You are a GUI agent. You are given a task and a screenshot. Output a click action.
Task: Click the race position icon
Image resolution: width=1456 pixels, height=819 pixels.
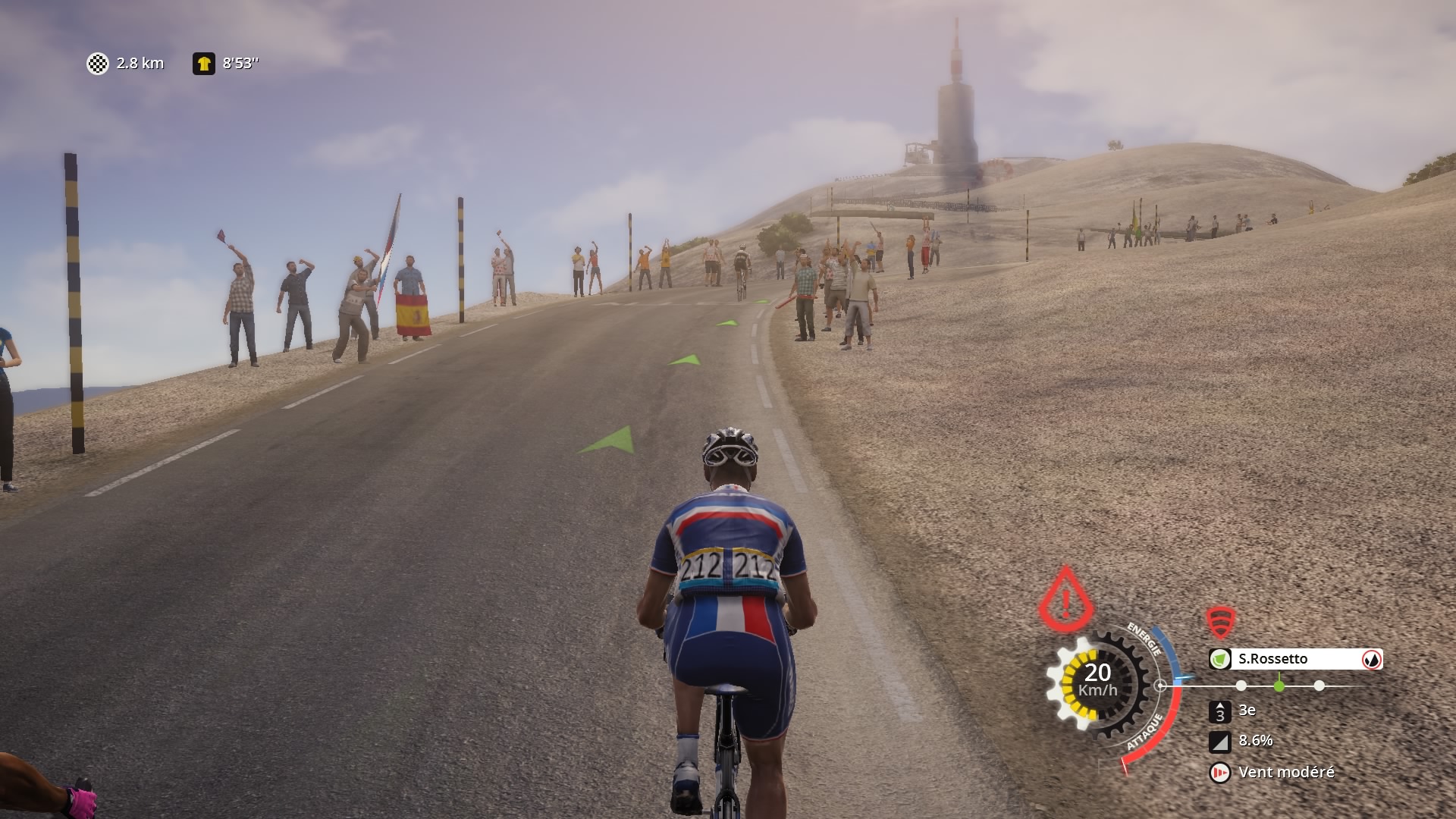pos(1219,711)
